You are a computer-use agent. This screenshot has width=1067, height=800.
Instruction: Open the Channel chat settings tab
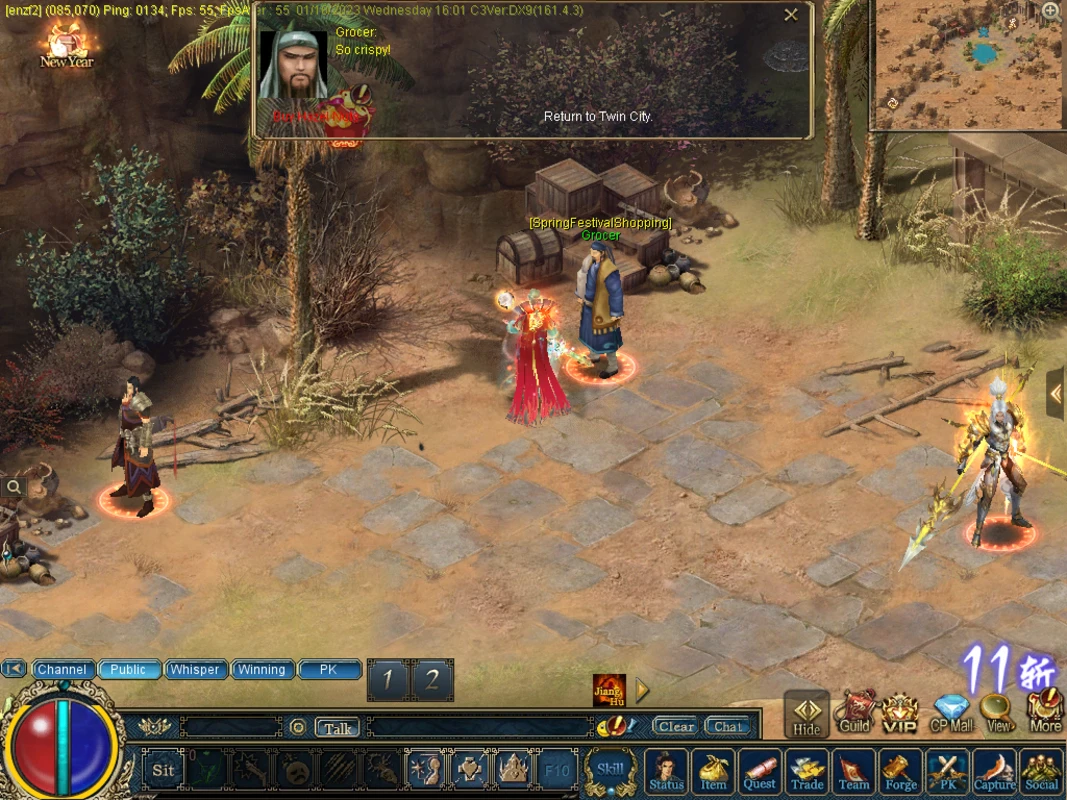click(x=62, y=670)
